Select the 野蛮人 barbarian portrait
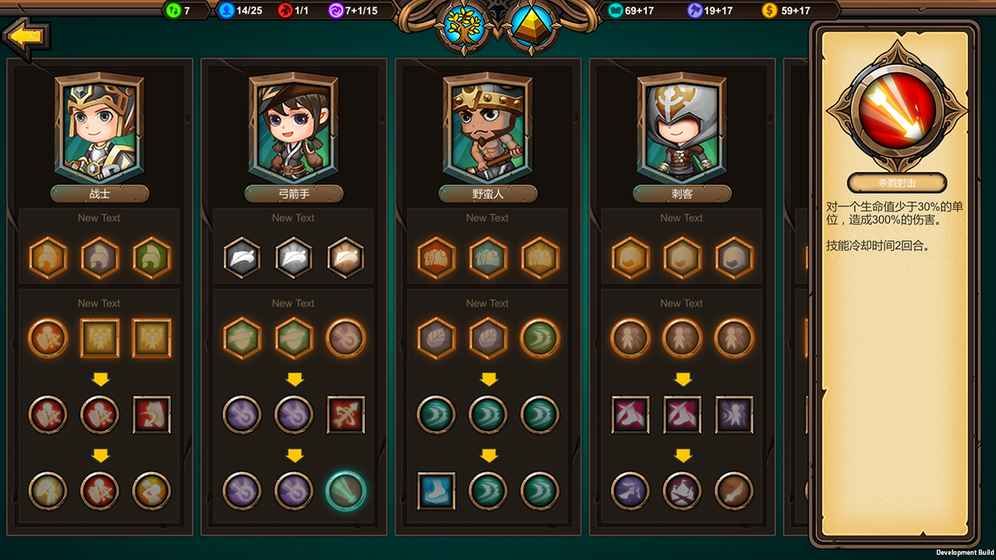The height and width of the screenshot is (560, 996). click(x=487, y=125)
